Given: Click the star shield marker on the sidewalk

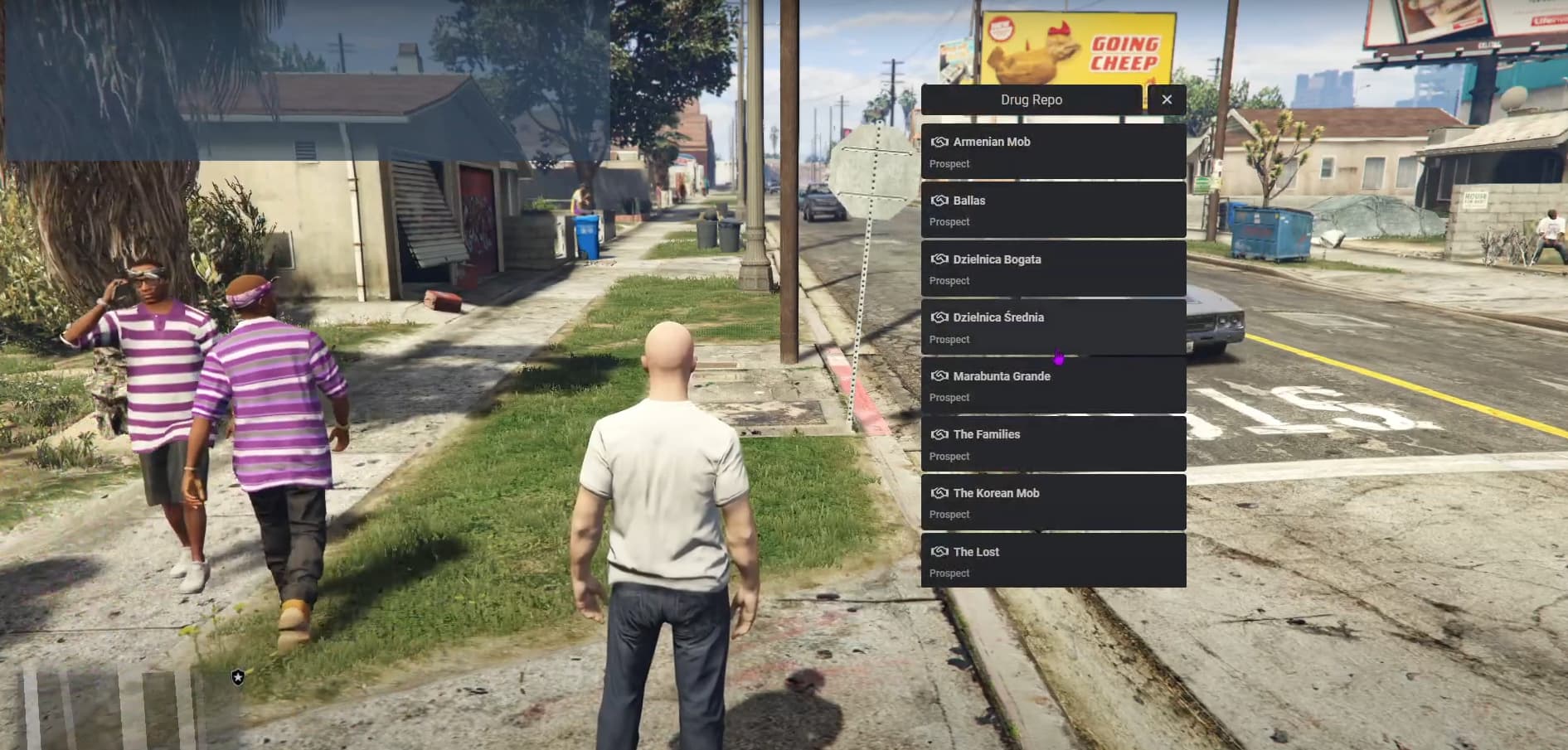Looking at the screenshot, I should [x=237, y=676].
